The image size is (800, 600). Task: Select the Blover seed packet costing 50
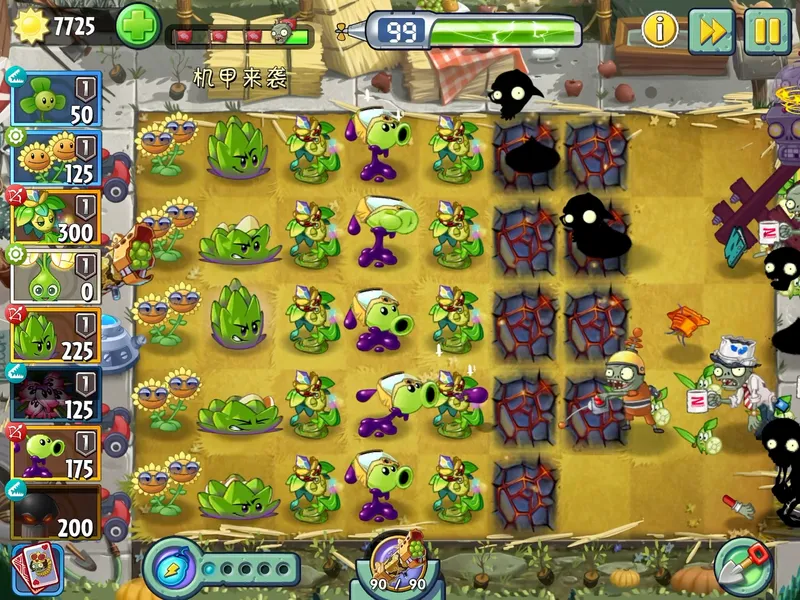(55, 96)
